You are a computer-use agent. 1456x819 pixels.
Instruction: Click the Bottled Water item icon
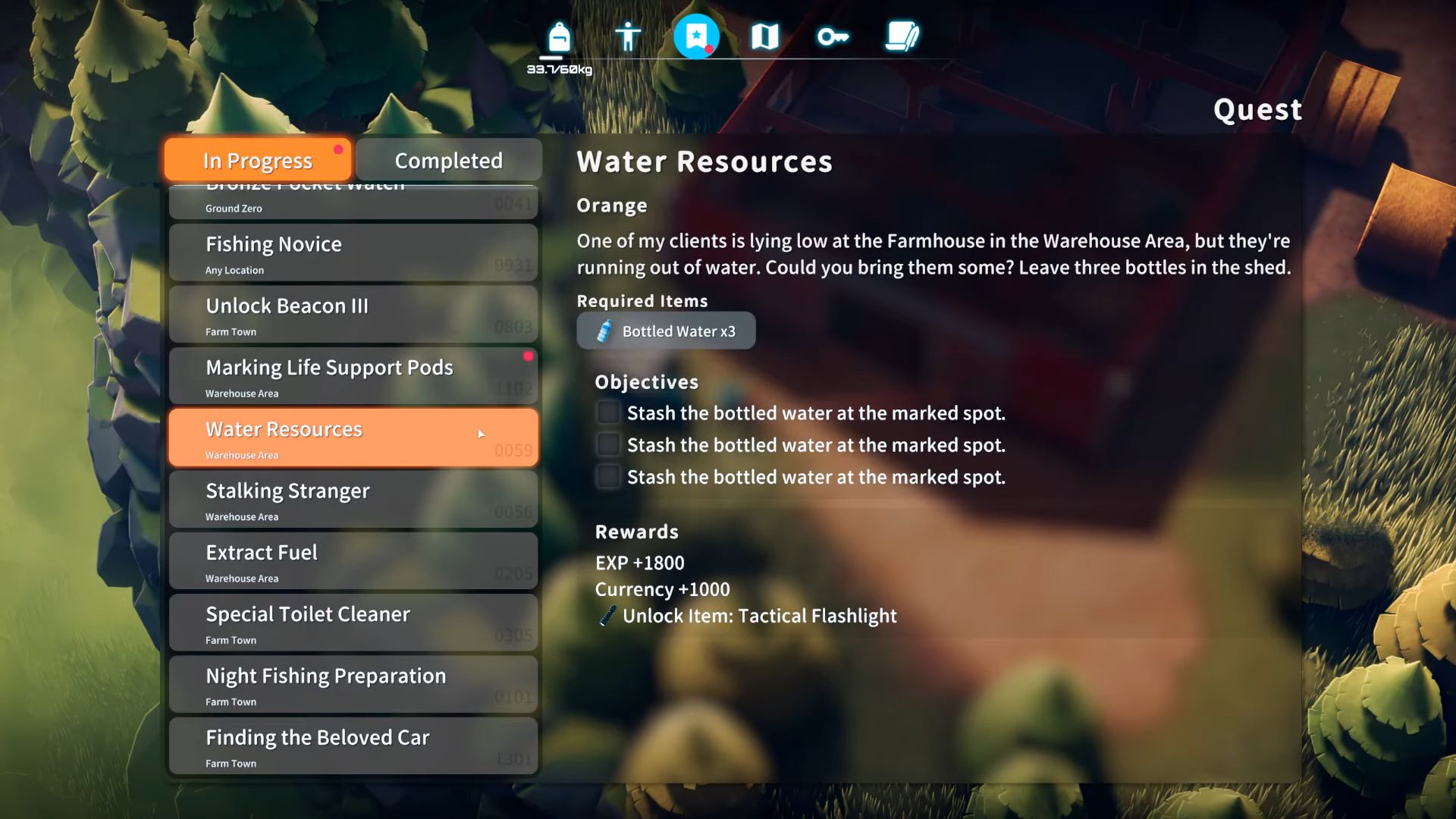point(604,331)
